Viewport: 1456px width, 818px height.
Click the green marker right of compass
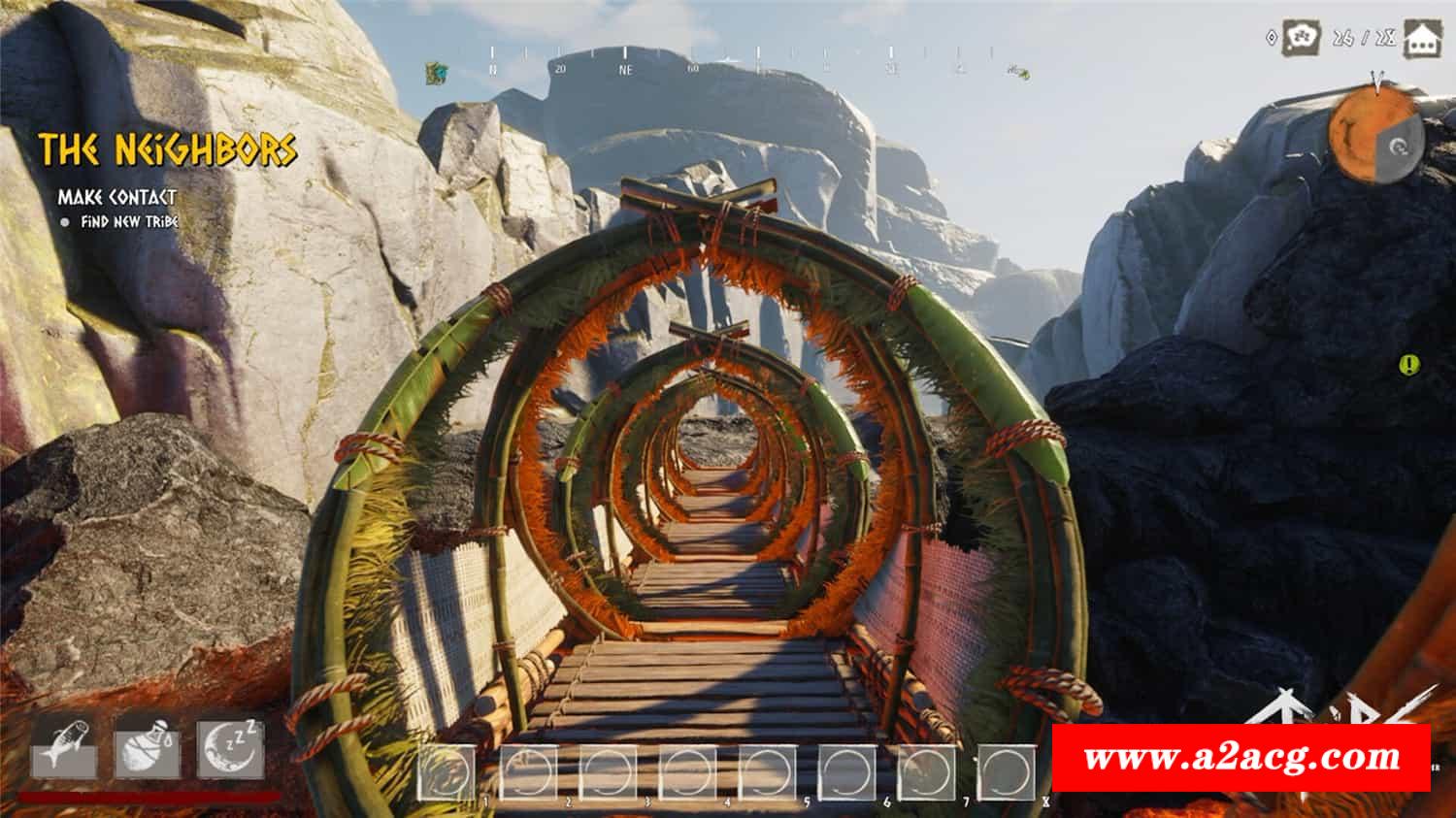[x=1018, y=72]
